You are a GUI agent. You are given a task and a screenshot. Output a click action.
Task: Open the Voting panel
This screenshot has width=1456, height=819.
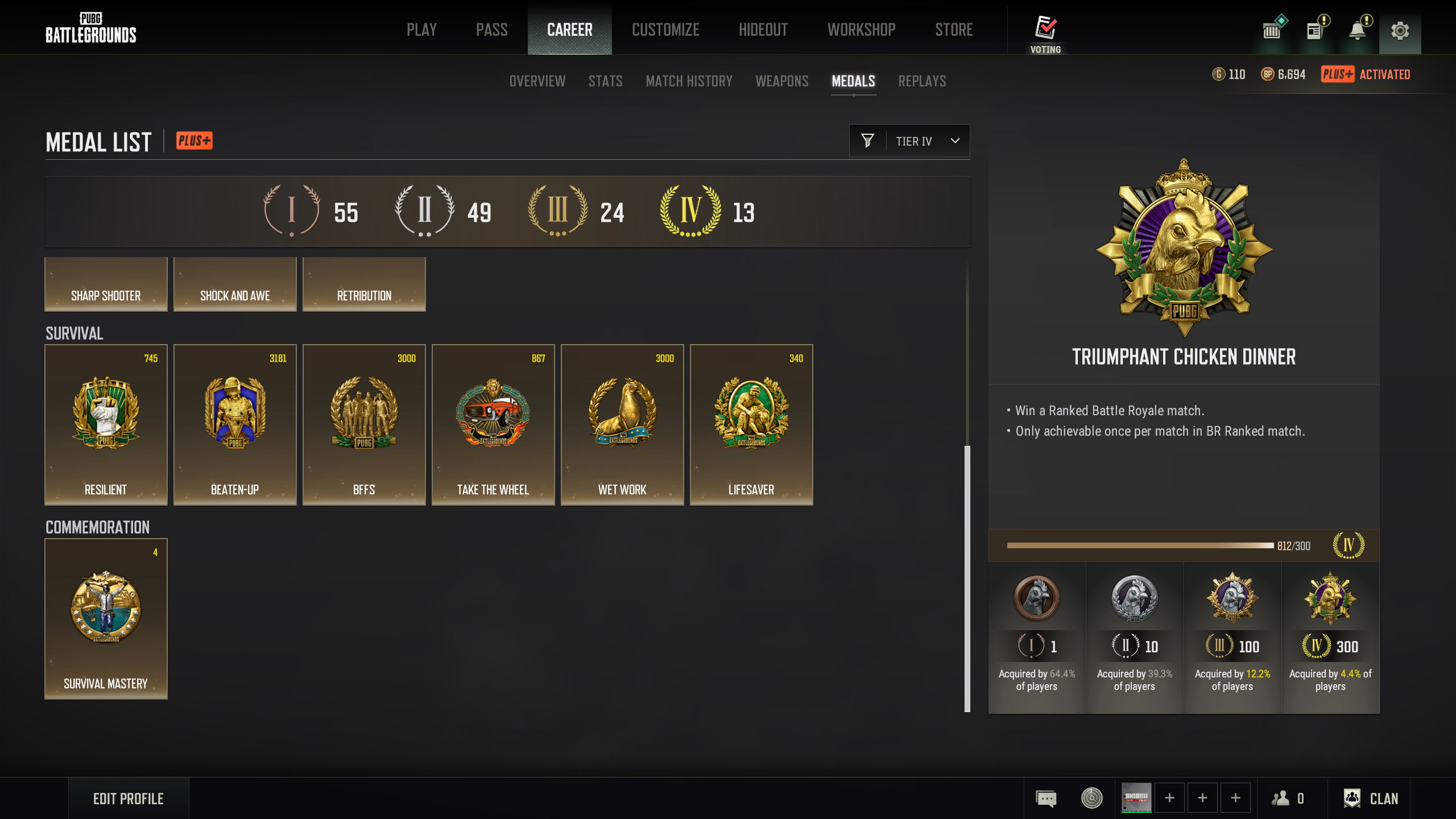[x=1045, y=33]
